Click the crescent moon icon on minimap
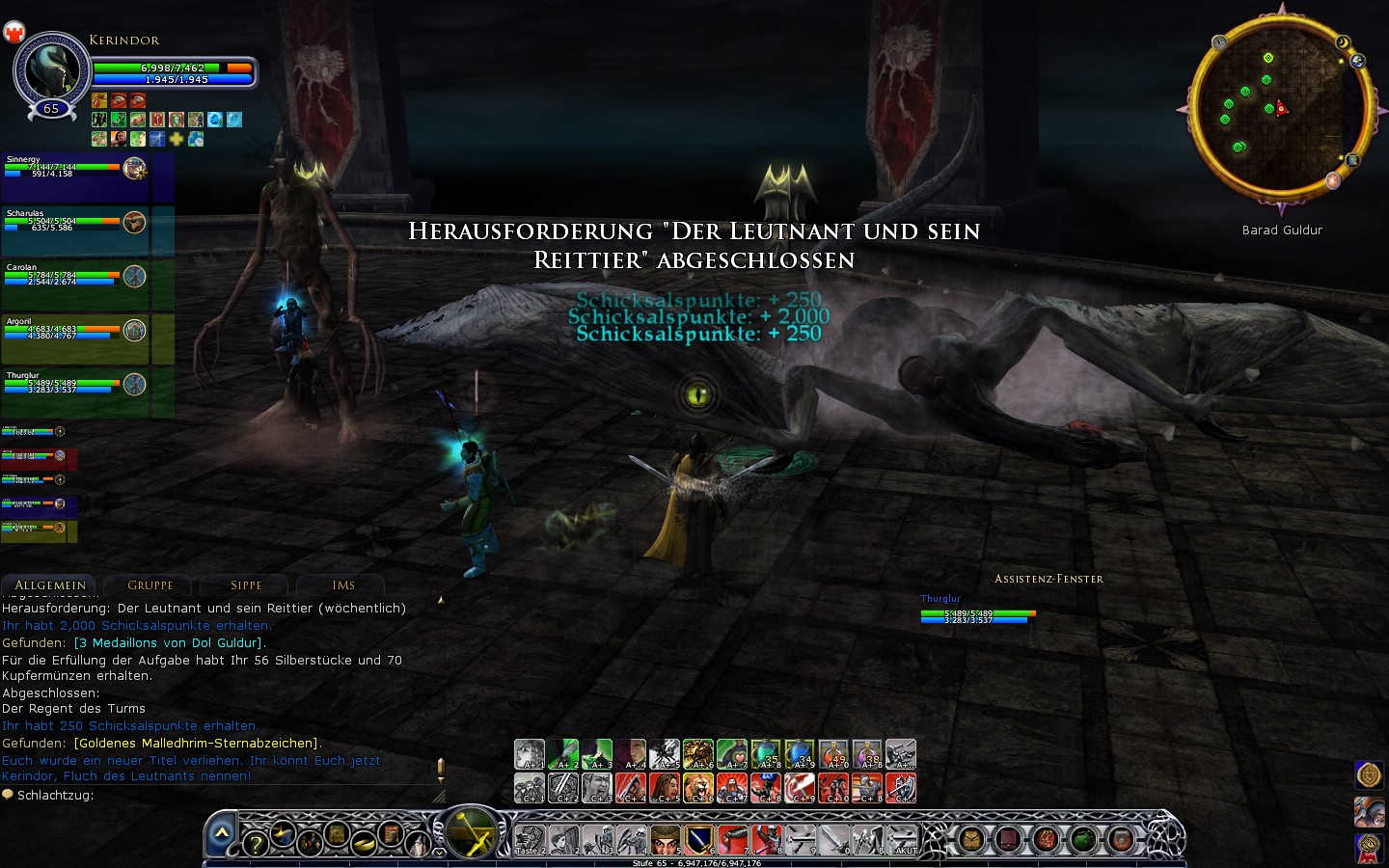The image size is (1389, 868). 1343,42
